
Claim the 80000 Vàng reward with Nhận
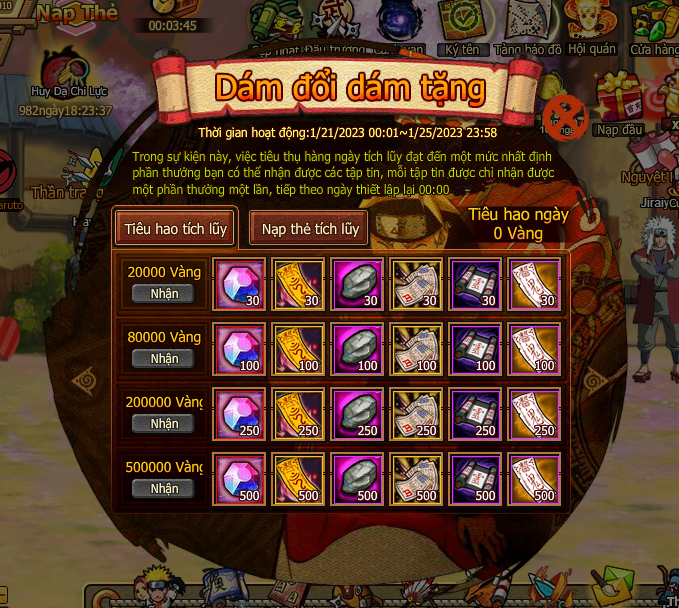click(164, 358)
